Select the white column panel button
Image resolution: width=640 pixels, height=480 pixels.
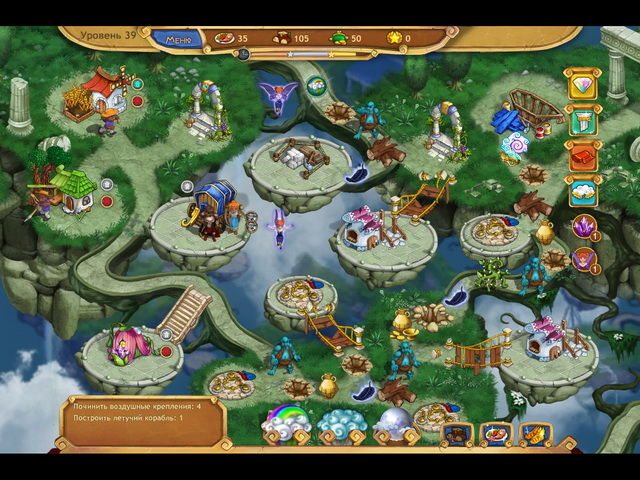coord(582,121)
